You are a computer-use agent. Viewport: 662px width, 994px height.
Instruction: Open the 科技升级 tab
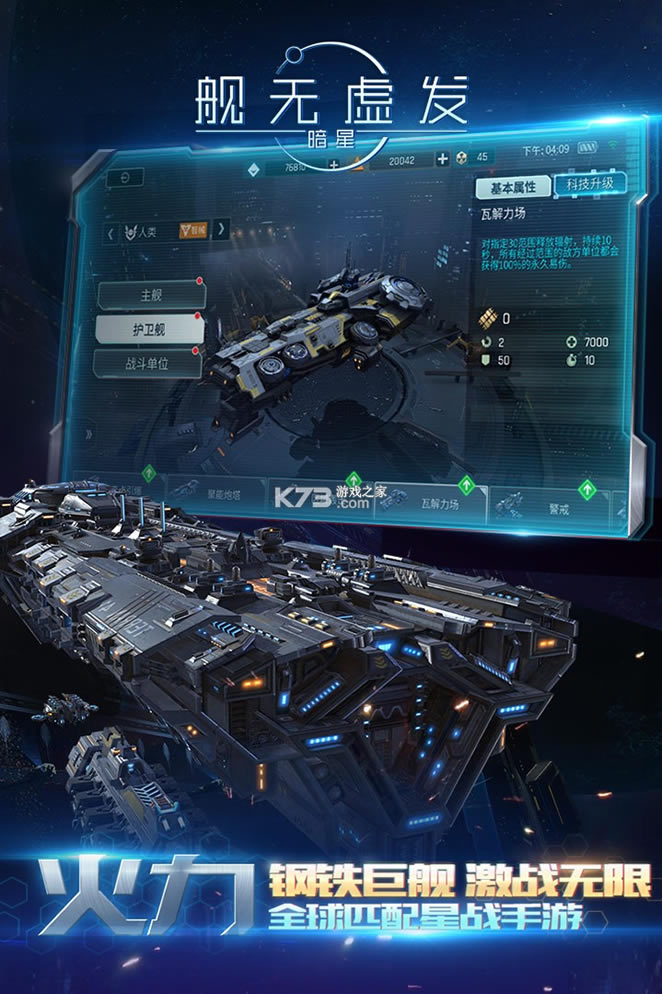coord(590,183)
